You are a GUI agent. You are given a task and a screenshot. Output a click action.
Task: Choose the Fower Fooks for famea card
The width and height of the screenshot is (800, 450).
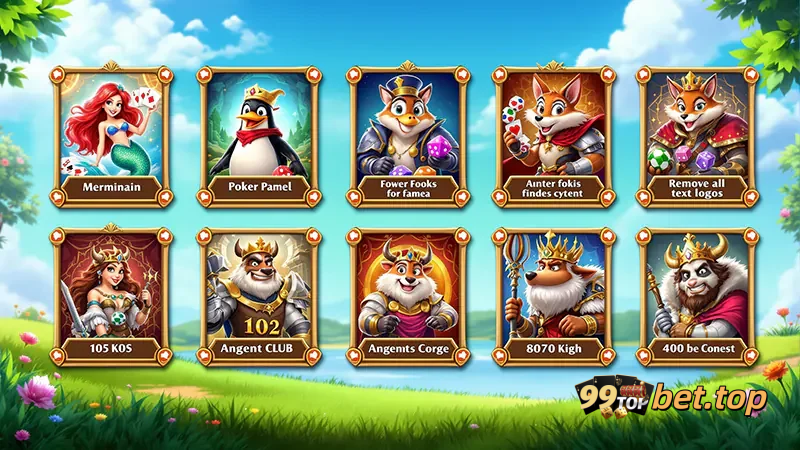click(x=408, y=135)
